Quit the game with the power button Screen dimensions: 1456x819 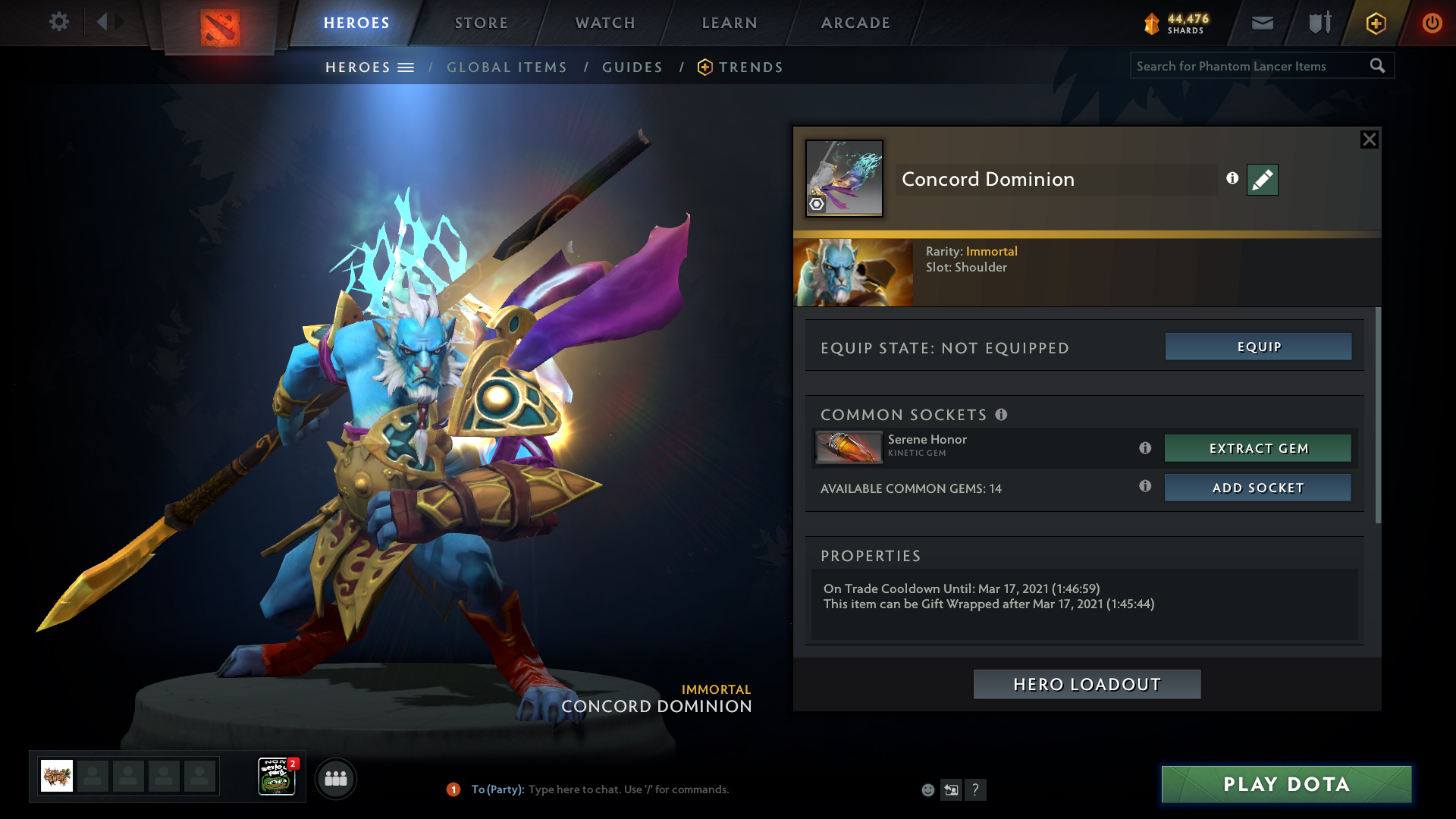[x=1432, y=23]
